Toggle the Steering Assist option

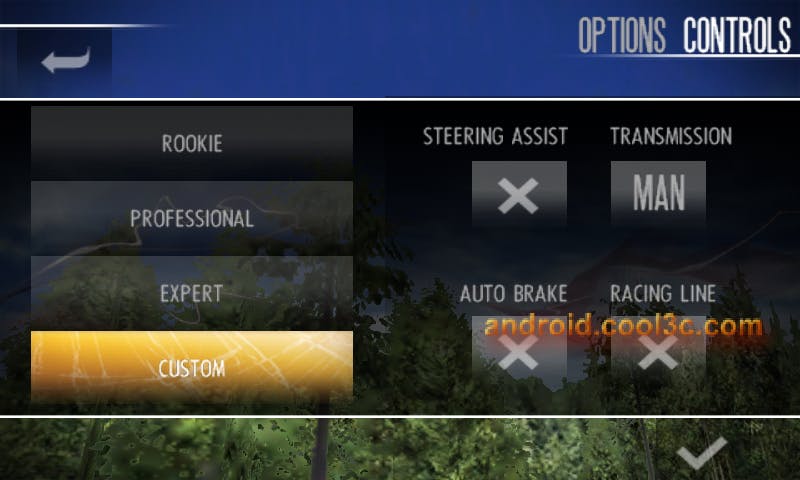(519, 194)
